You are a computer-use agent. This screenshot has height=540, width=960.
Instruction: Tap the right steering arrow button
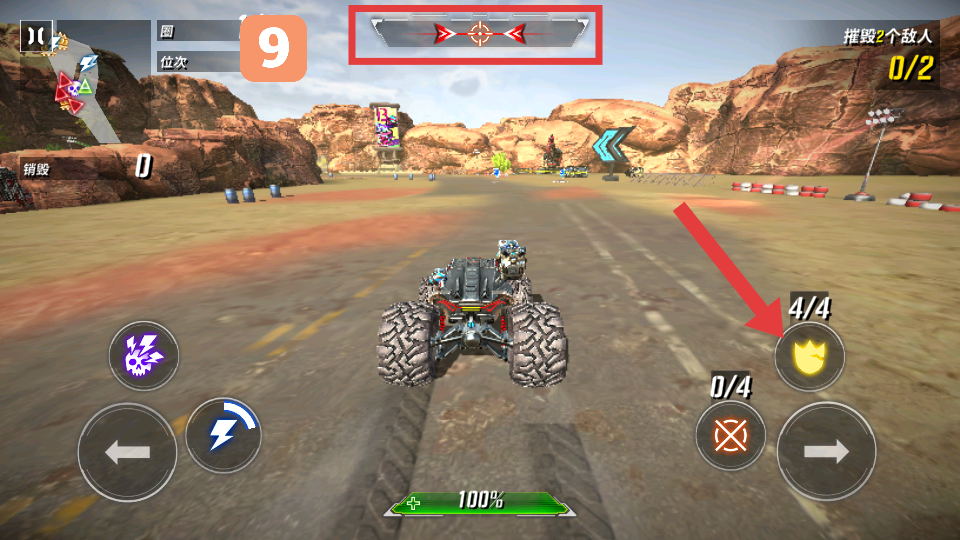point(826,452)
